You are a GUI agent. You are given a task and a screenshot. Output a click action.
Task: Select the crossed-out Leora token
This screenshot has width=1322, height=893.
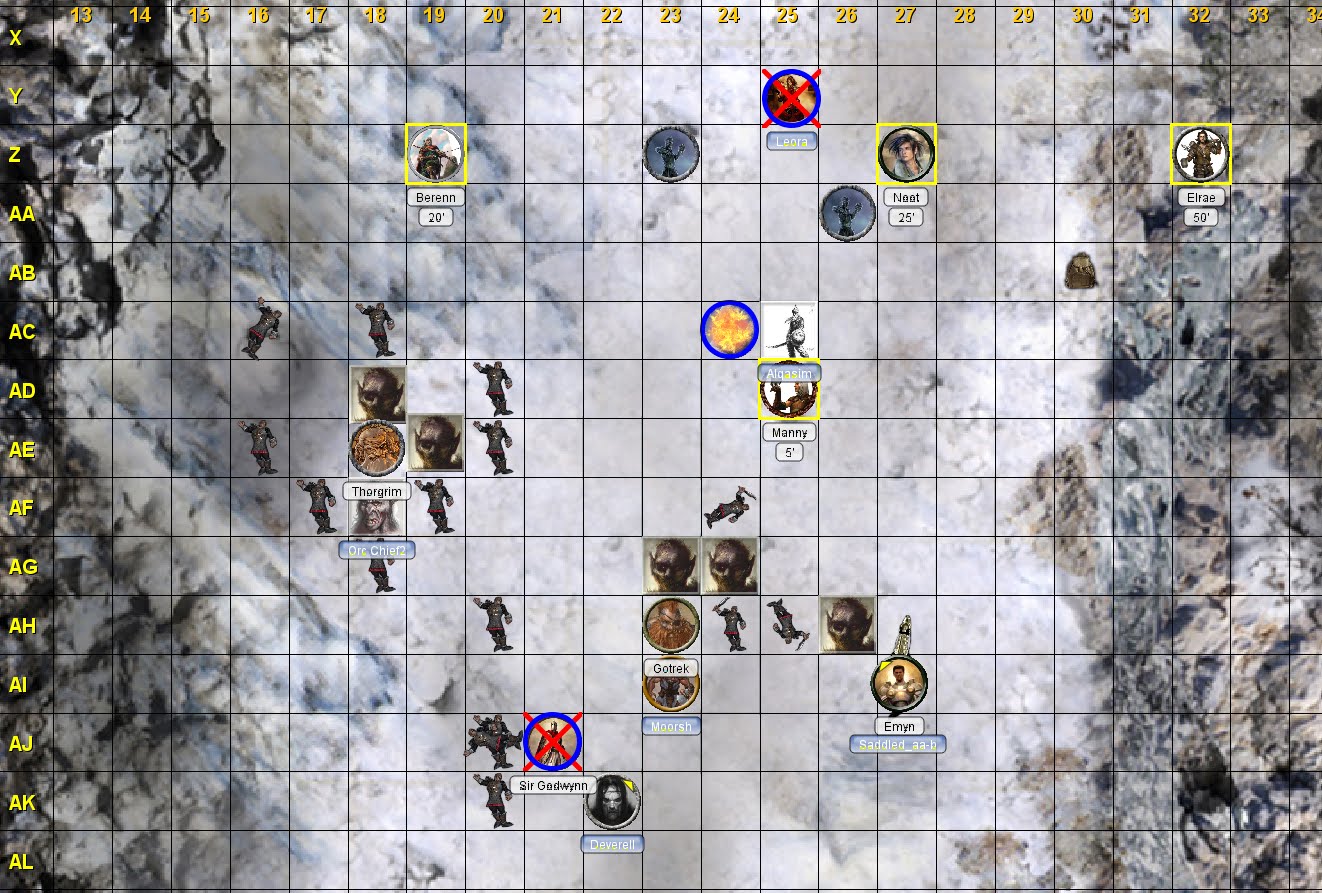[791, 98]
